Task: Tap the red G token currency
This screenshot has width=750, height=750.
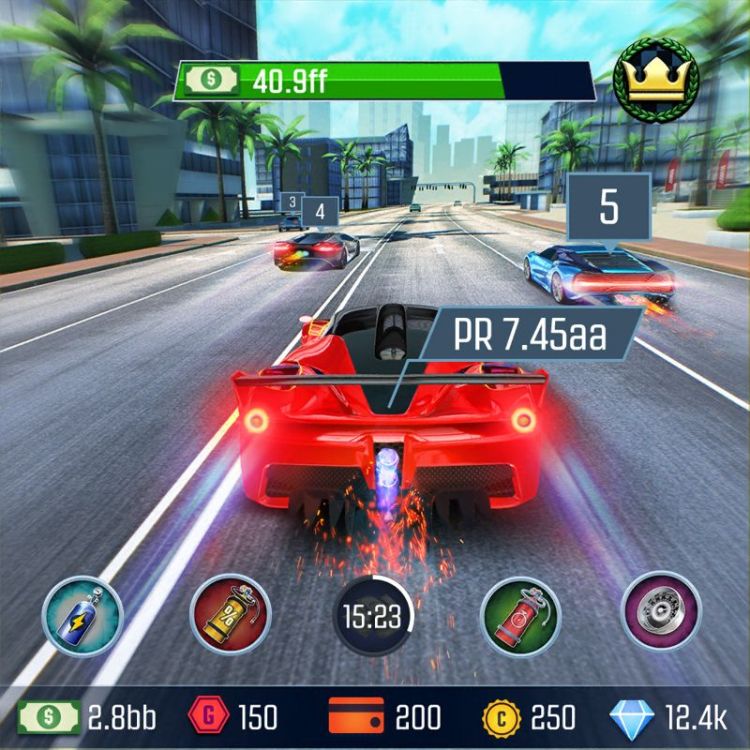Action: 207,717
